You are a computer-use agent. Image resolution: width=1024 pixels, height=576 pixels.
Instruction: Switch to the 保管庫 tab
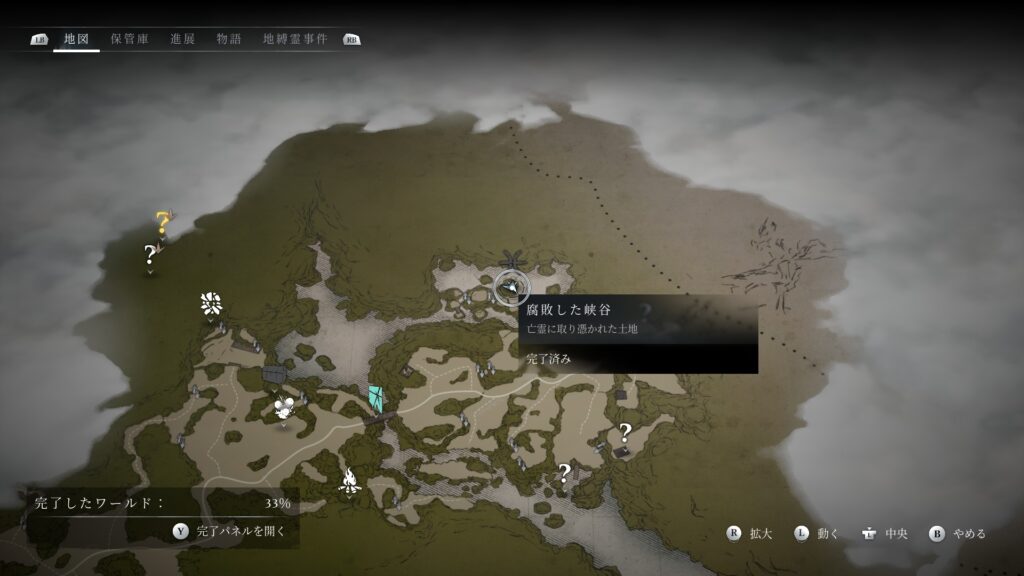[129, 39]
